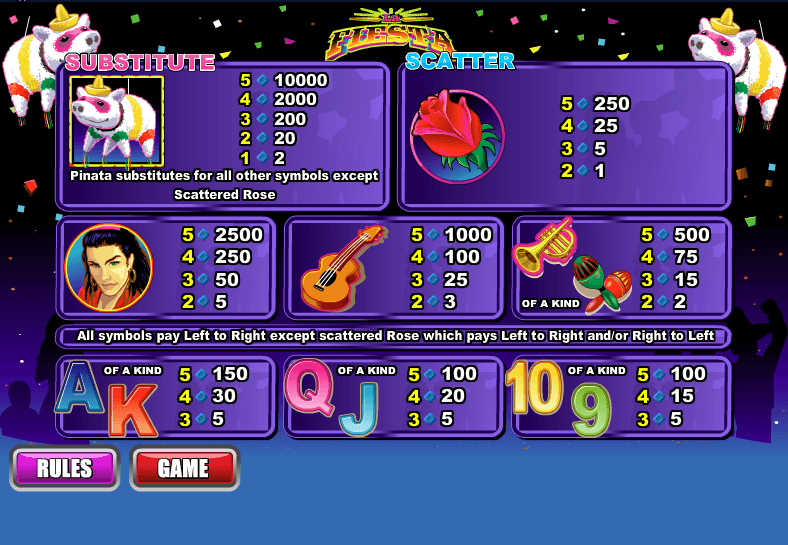This screenshot has height=545, width=788.
Task: Return to the game with Game button
Action: [x=184, y=468]
